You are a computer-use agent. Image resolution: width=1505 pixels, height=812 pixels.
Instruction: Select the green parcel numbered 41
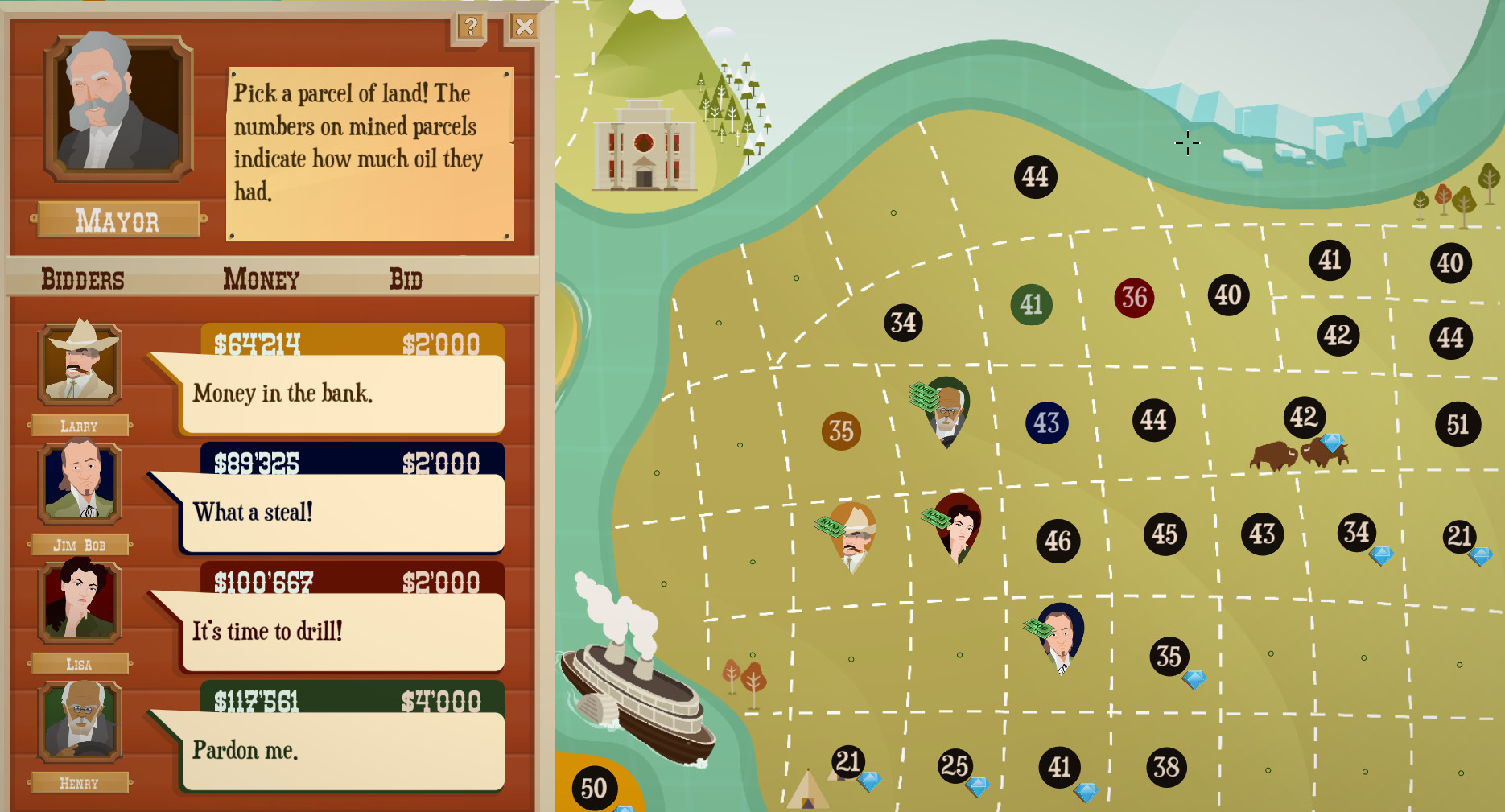pos(1031,305)
